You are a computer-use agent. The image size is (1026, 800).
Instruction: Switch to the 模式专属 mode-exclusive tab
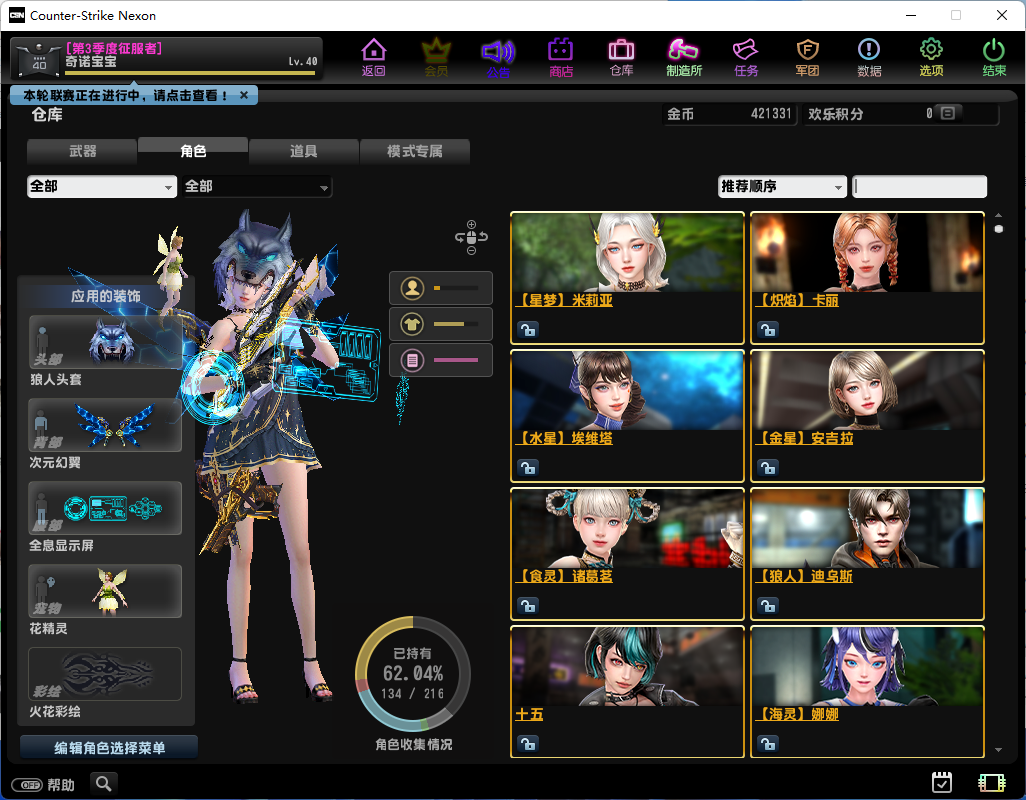pyautogui.click(x=414, y=152)
